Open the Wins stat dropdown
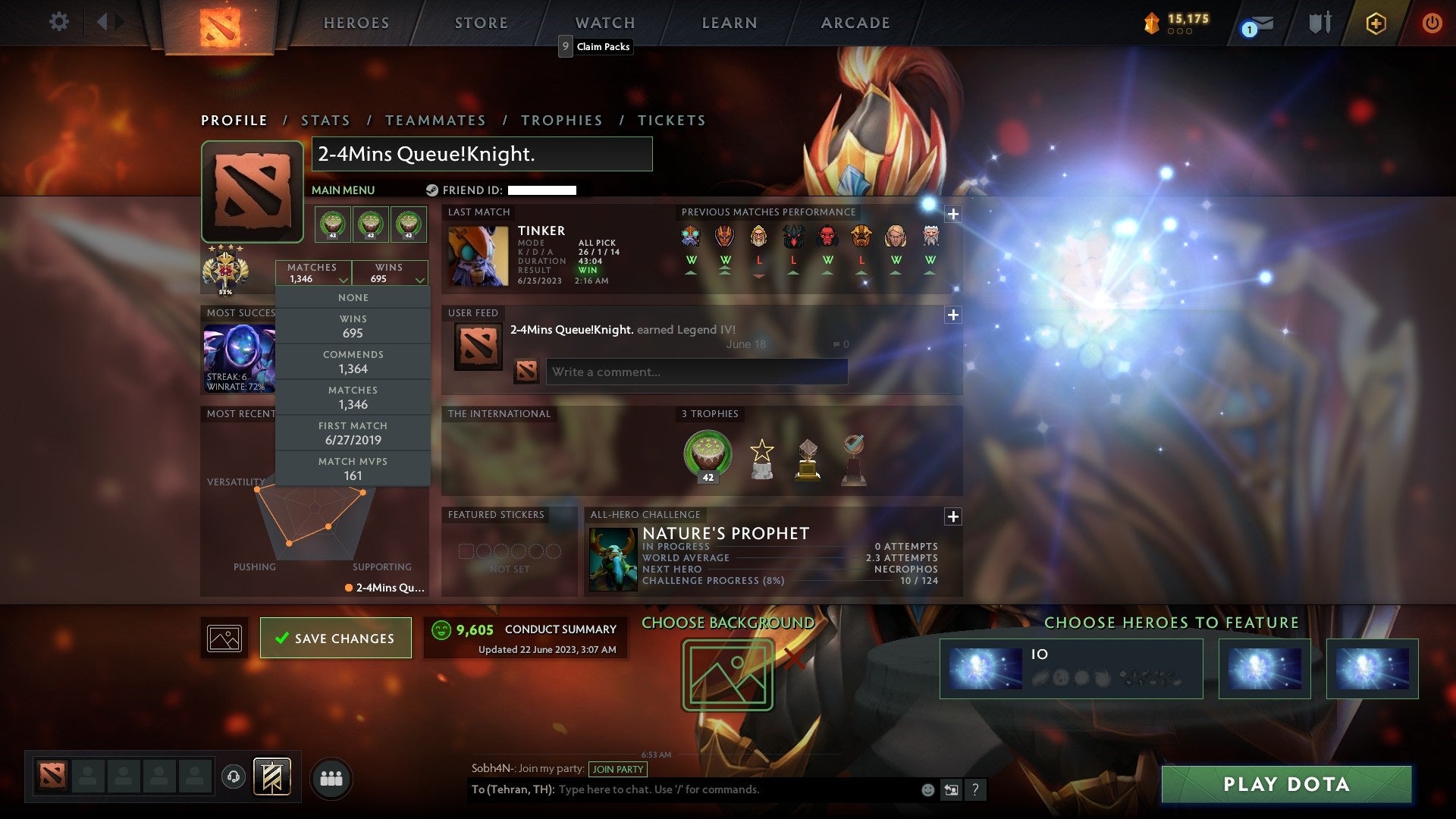1456x819 pixels. click(x=391, y=273)
